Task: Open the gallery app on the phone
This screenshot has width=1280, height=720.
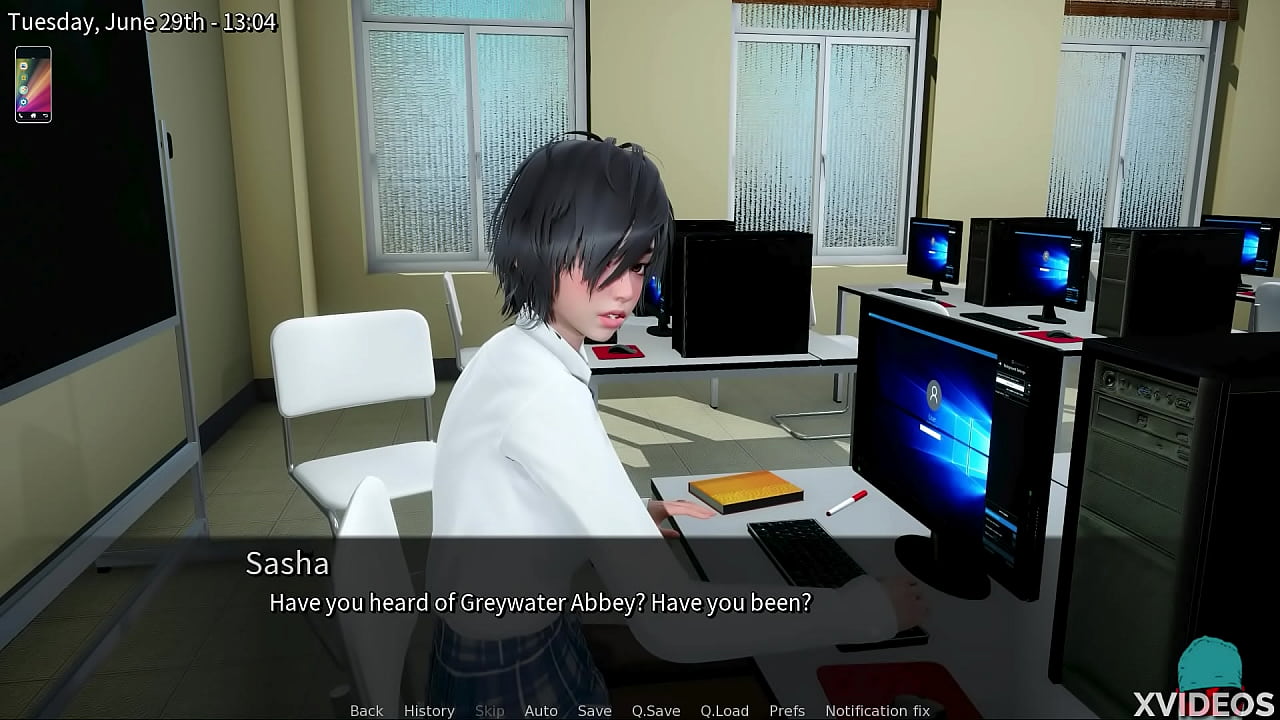Action: pyautogui.click(x=24, y=78)
